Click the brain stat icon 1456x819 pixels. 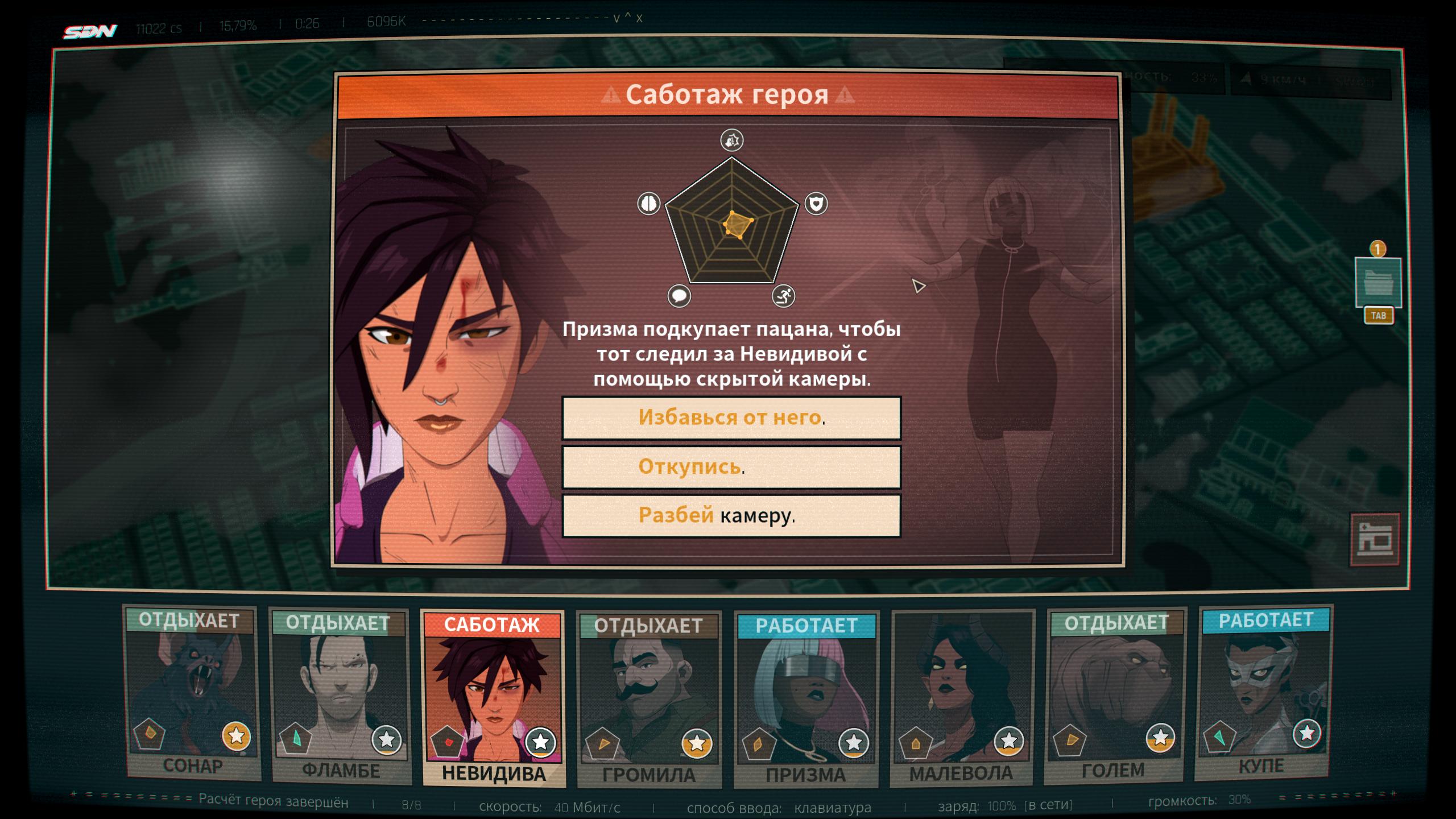648,203
